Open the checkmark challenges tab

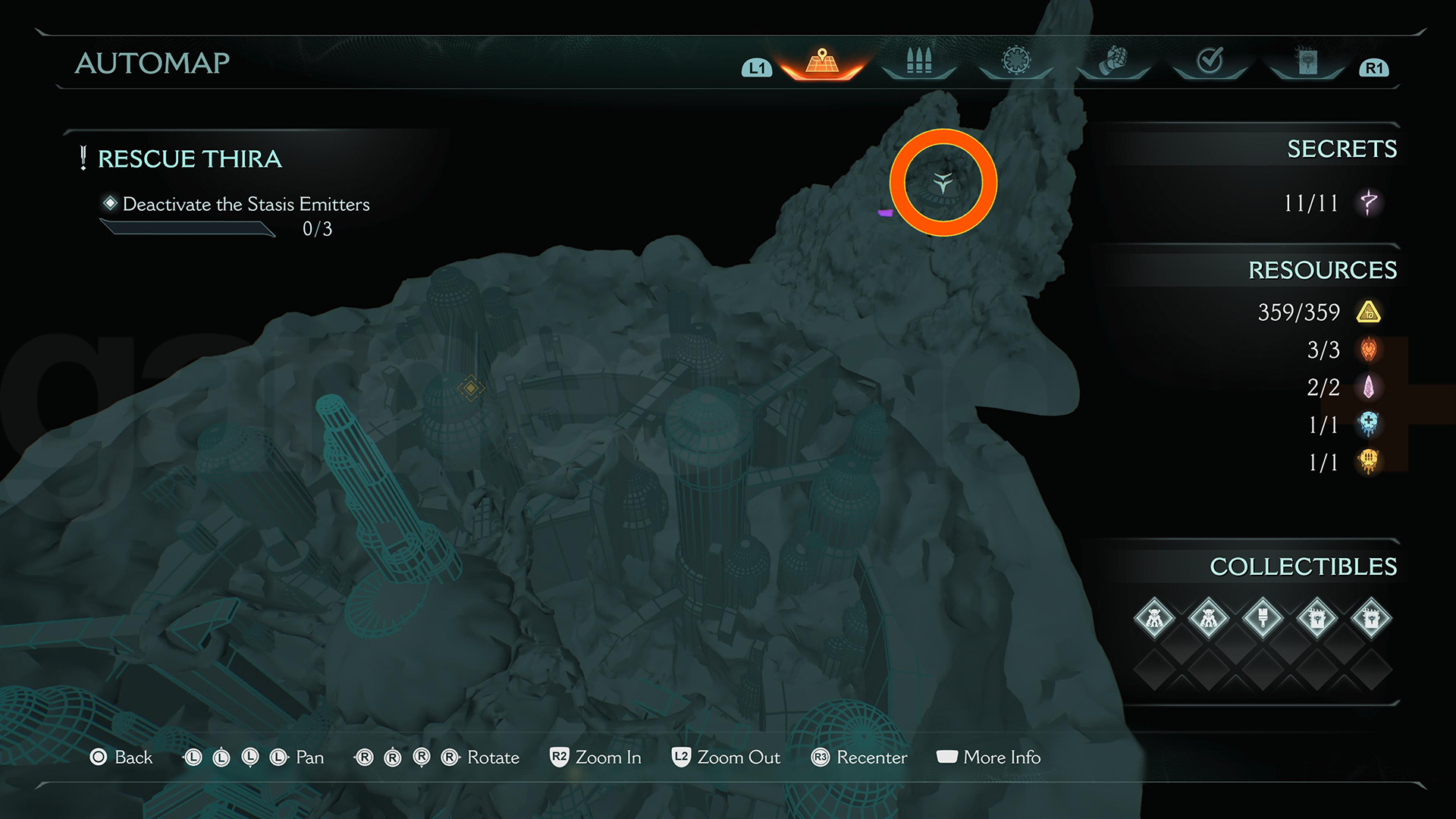coord(1210,60)
